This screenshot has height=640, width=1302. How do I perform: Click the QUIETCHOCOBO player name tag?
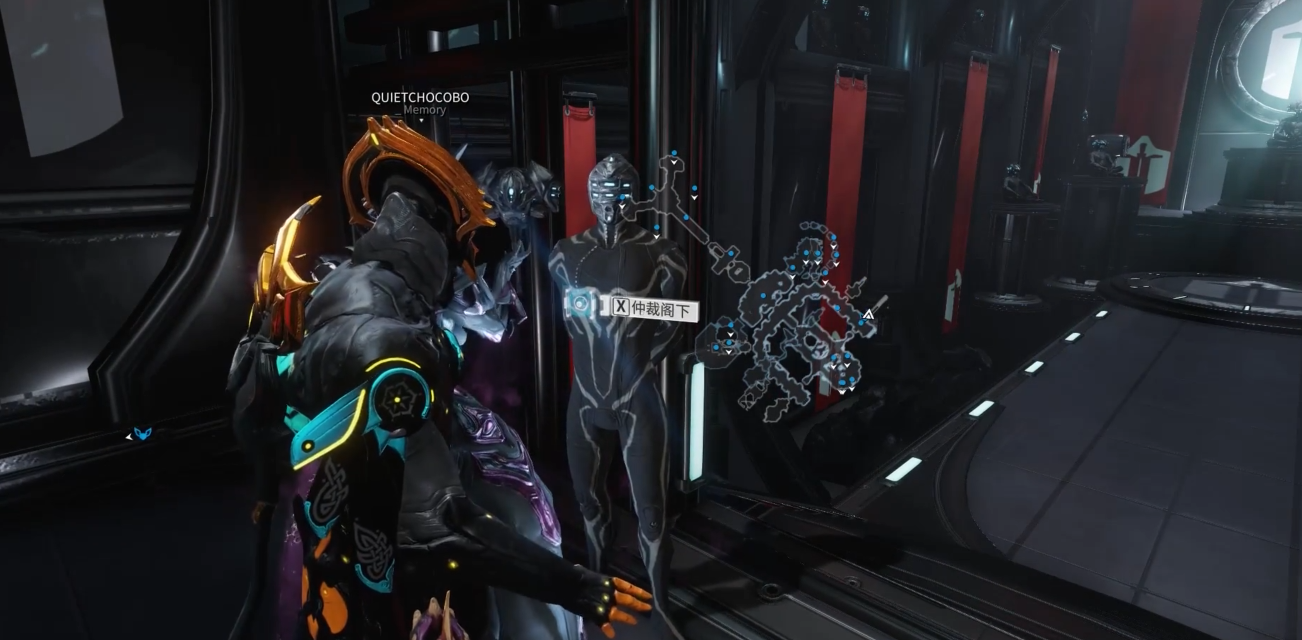click(420, 97)
